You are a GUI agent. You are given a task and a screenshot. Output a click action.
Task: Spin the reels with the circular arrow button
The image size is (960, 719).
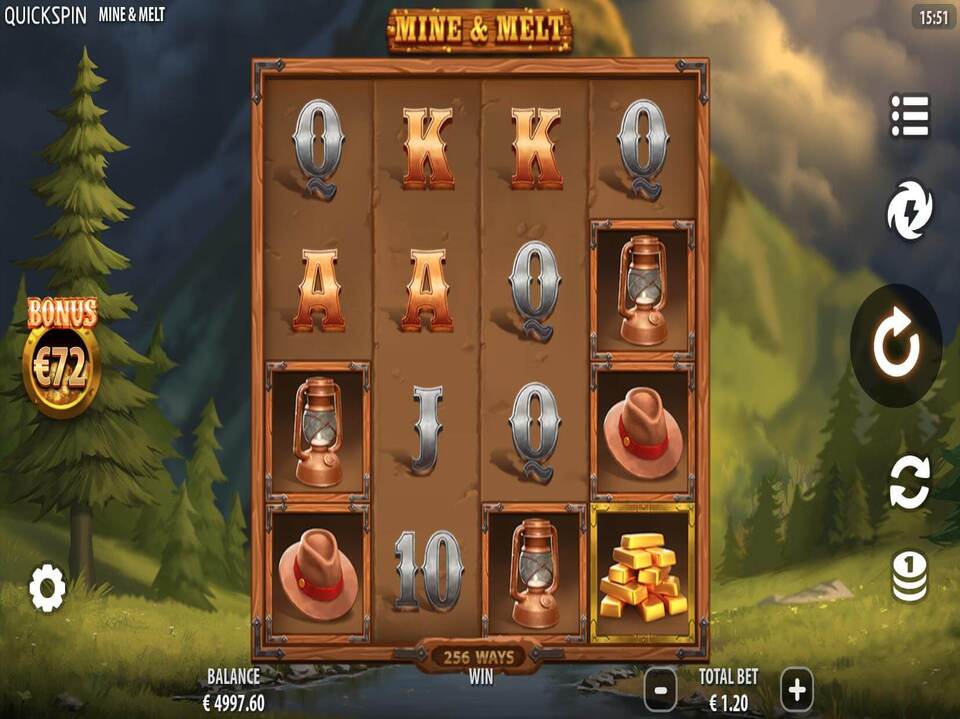pos(895,345)
